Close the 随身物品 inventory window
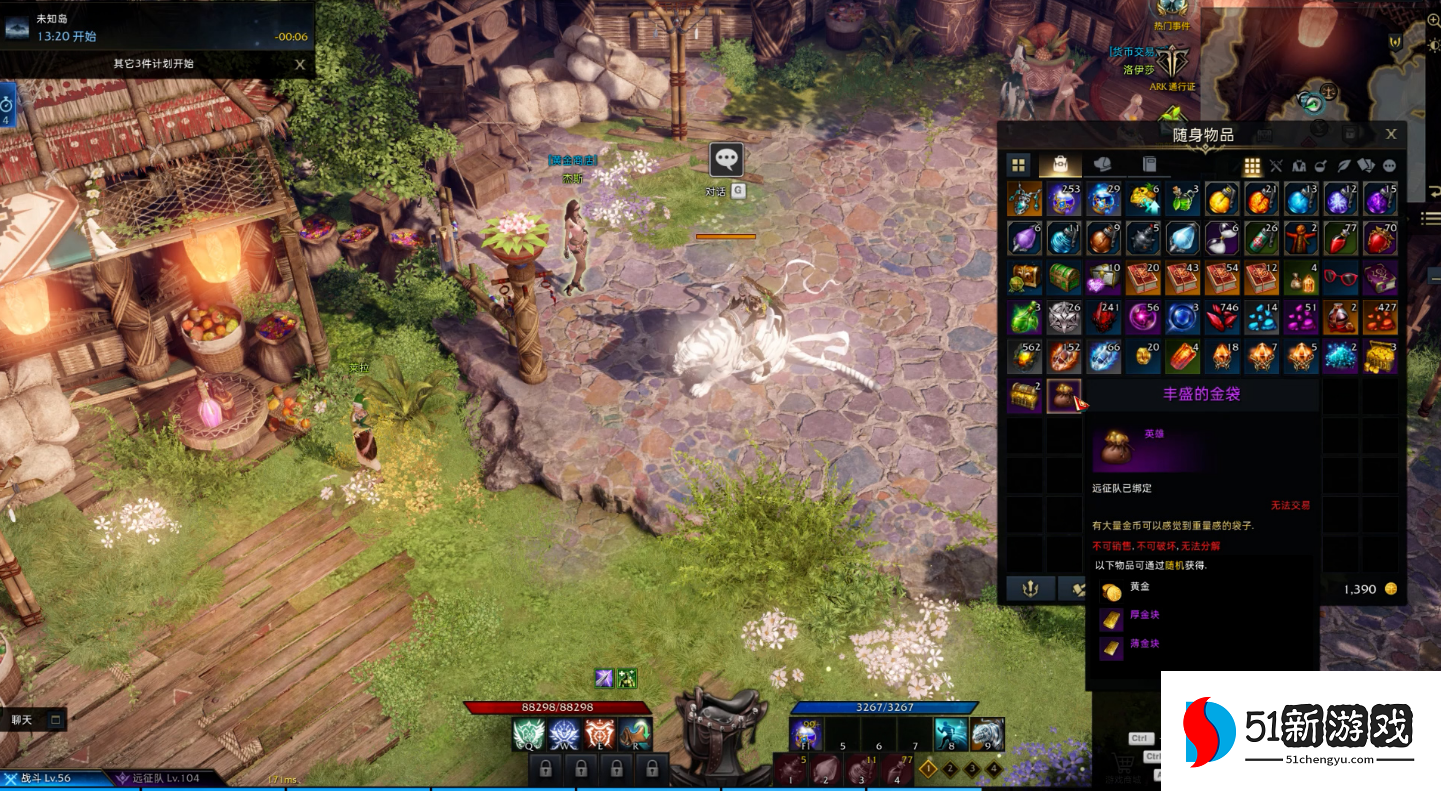This screenshot has height=791, width=1441. tap(1391, 134)
